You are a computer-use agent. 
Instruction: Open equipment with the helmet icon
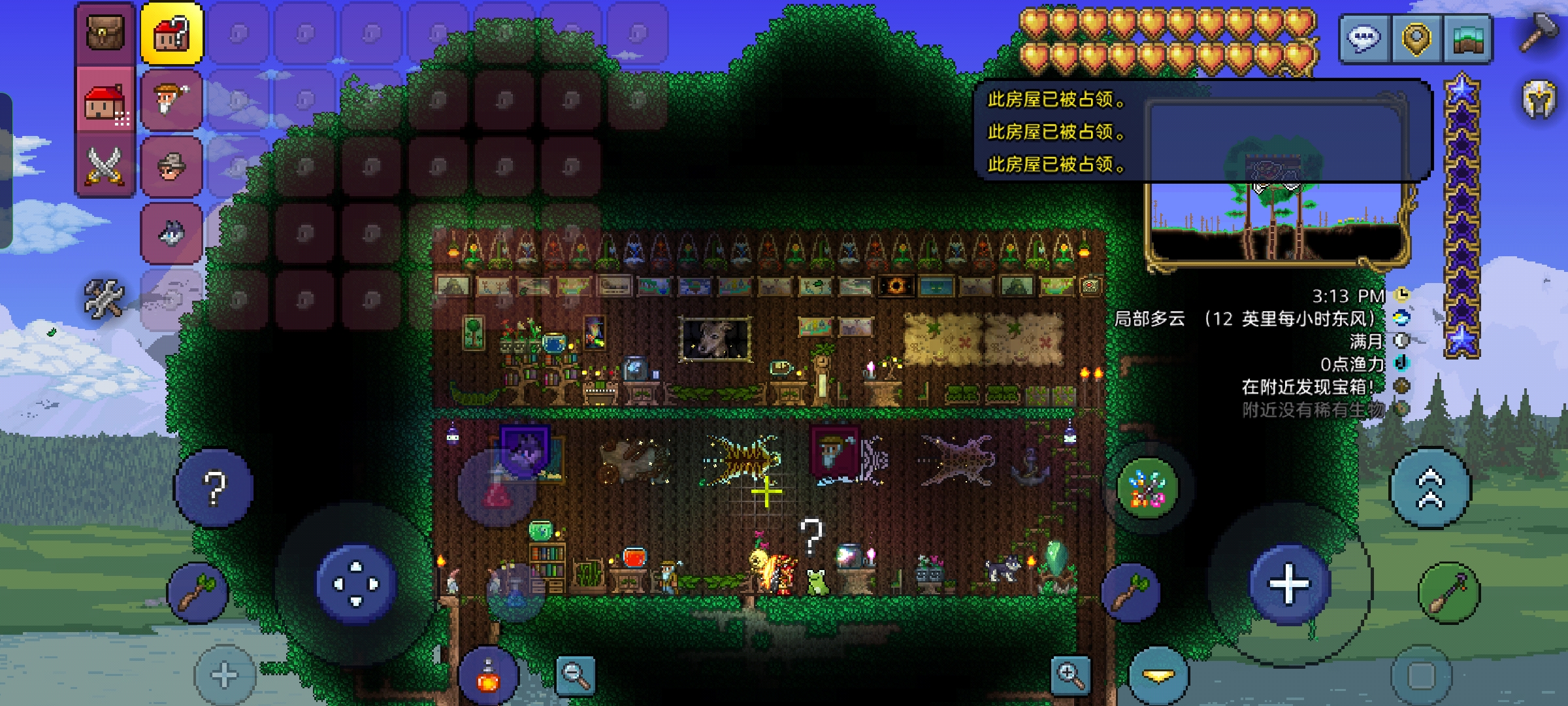pyautogui.click(x=1540, y=99)
